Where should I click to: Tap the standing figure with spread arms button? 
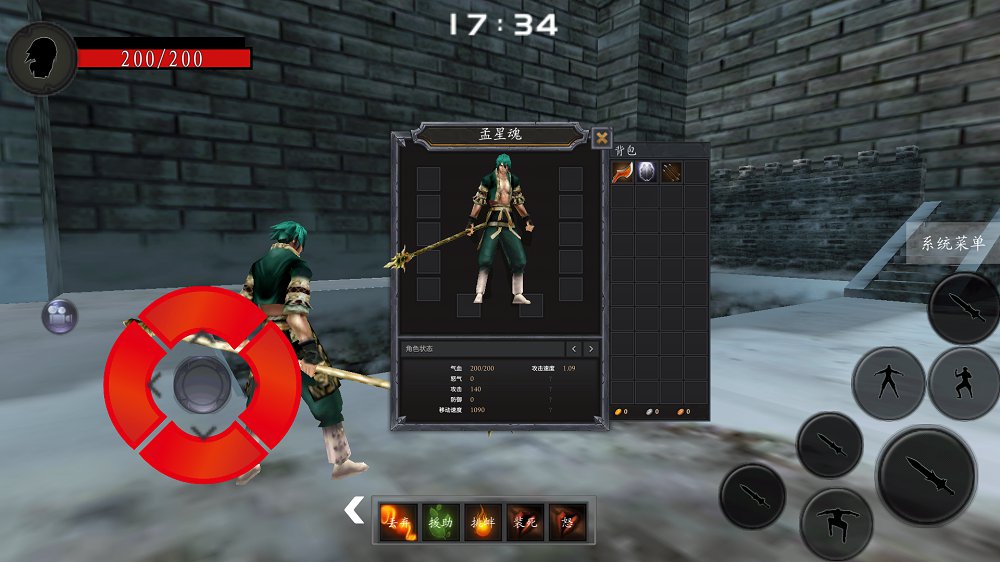tap(888, 383)
